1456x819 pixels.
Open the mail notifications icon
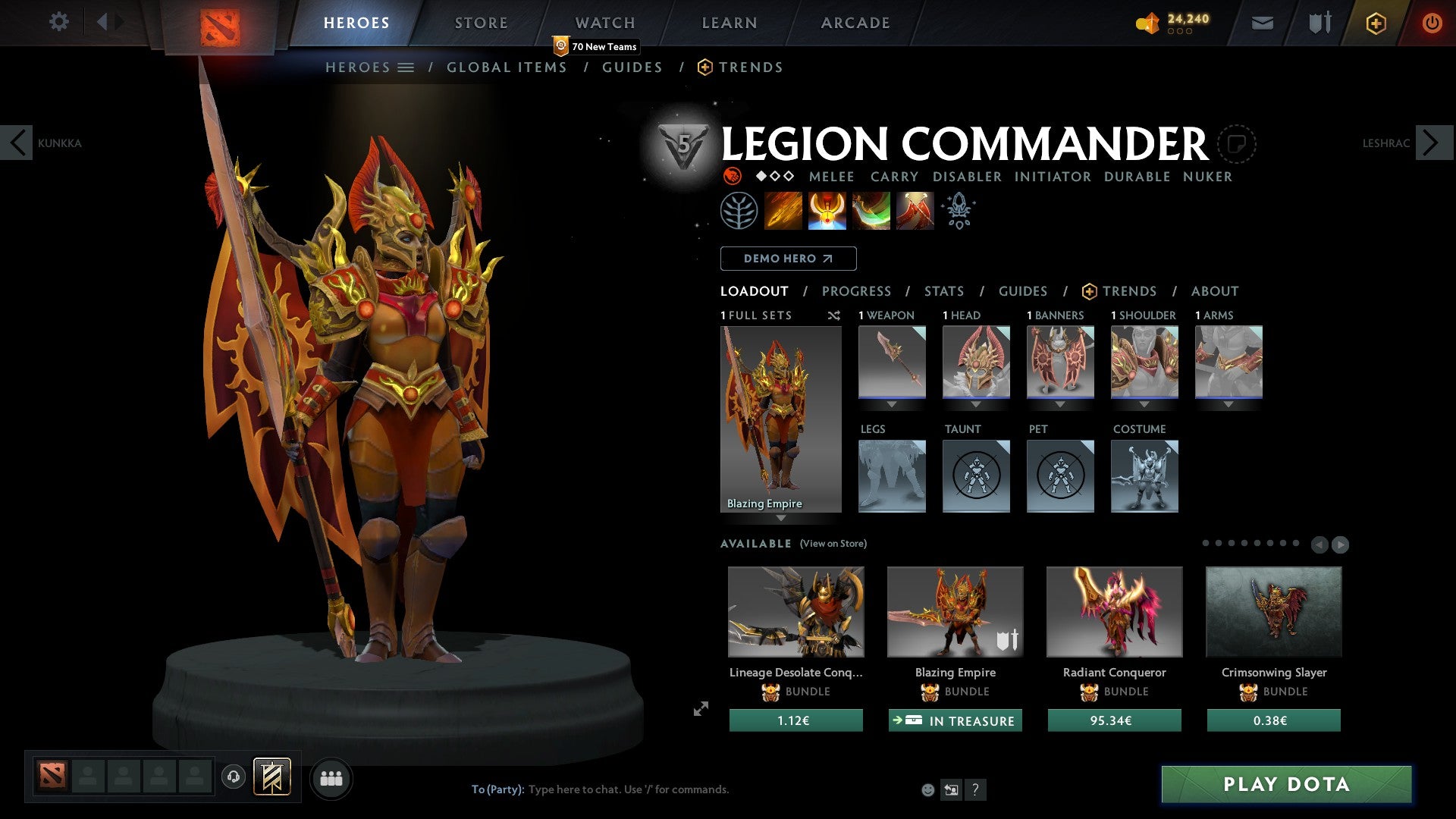1262,23
